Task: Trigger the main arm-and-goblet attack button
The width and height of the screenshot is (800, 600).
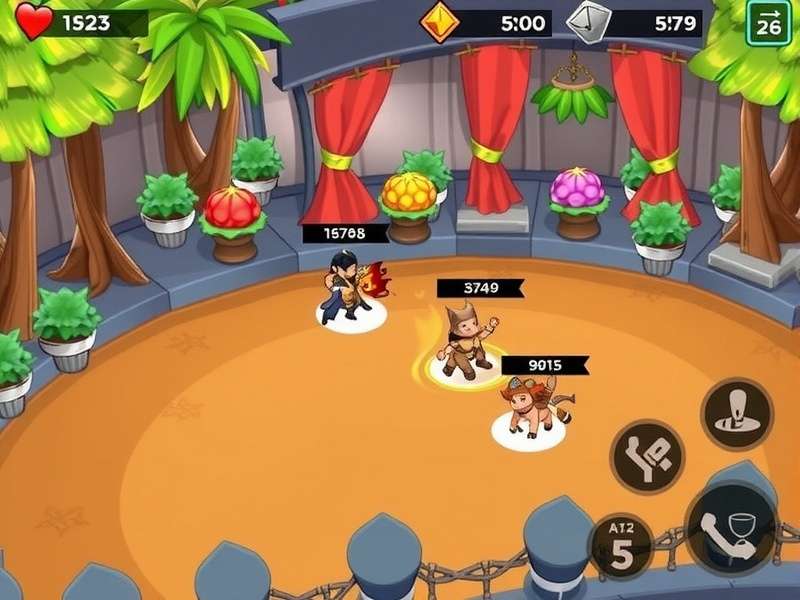Action: (x=731, y=527)
